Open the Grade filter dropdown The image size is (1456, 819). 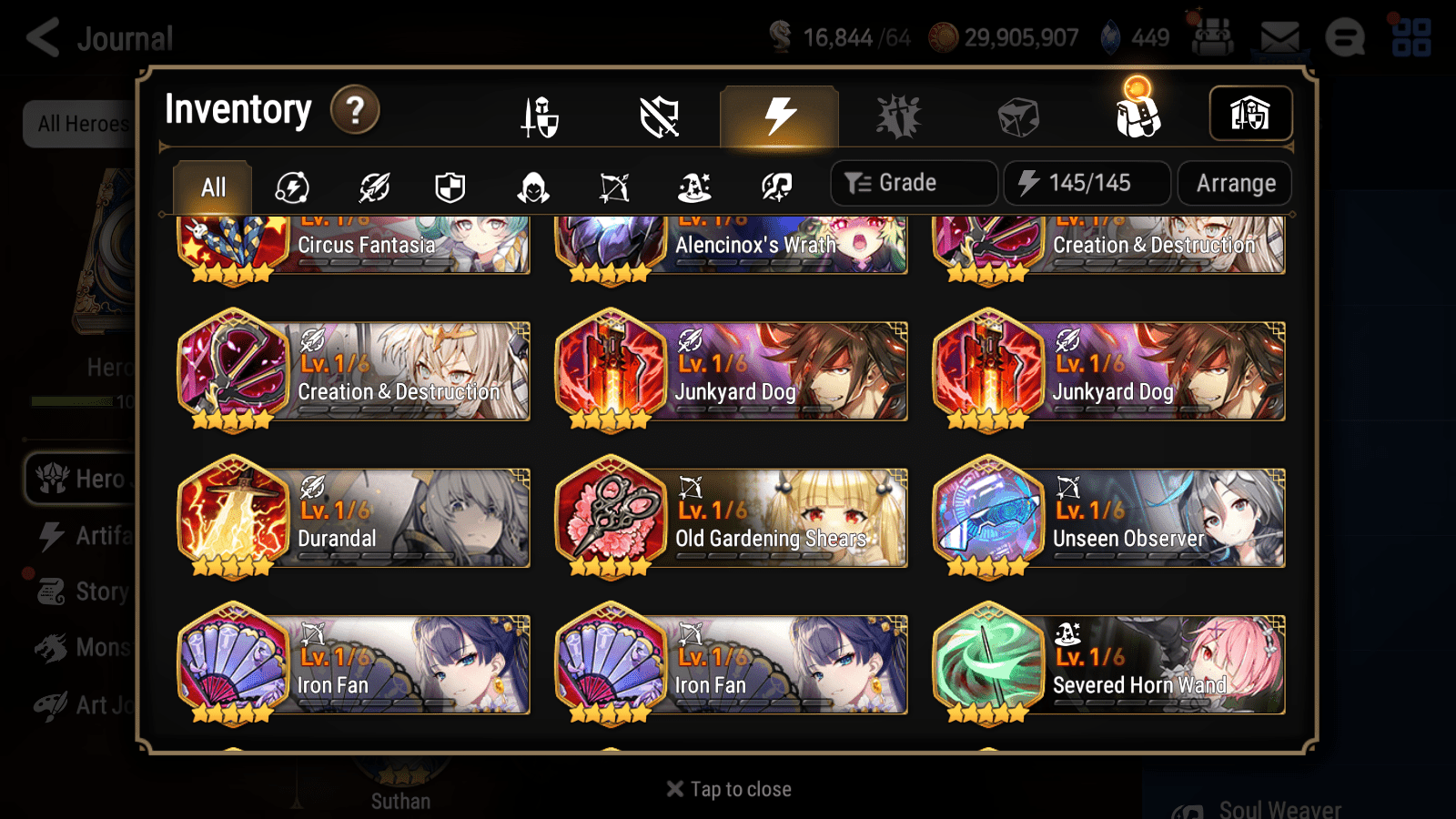tap(913, 182)
